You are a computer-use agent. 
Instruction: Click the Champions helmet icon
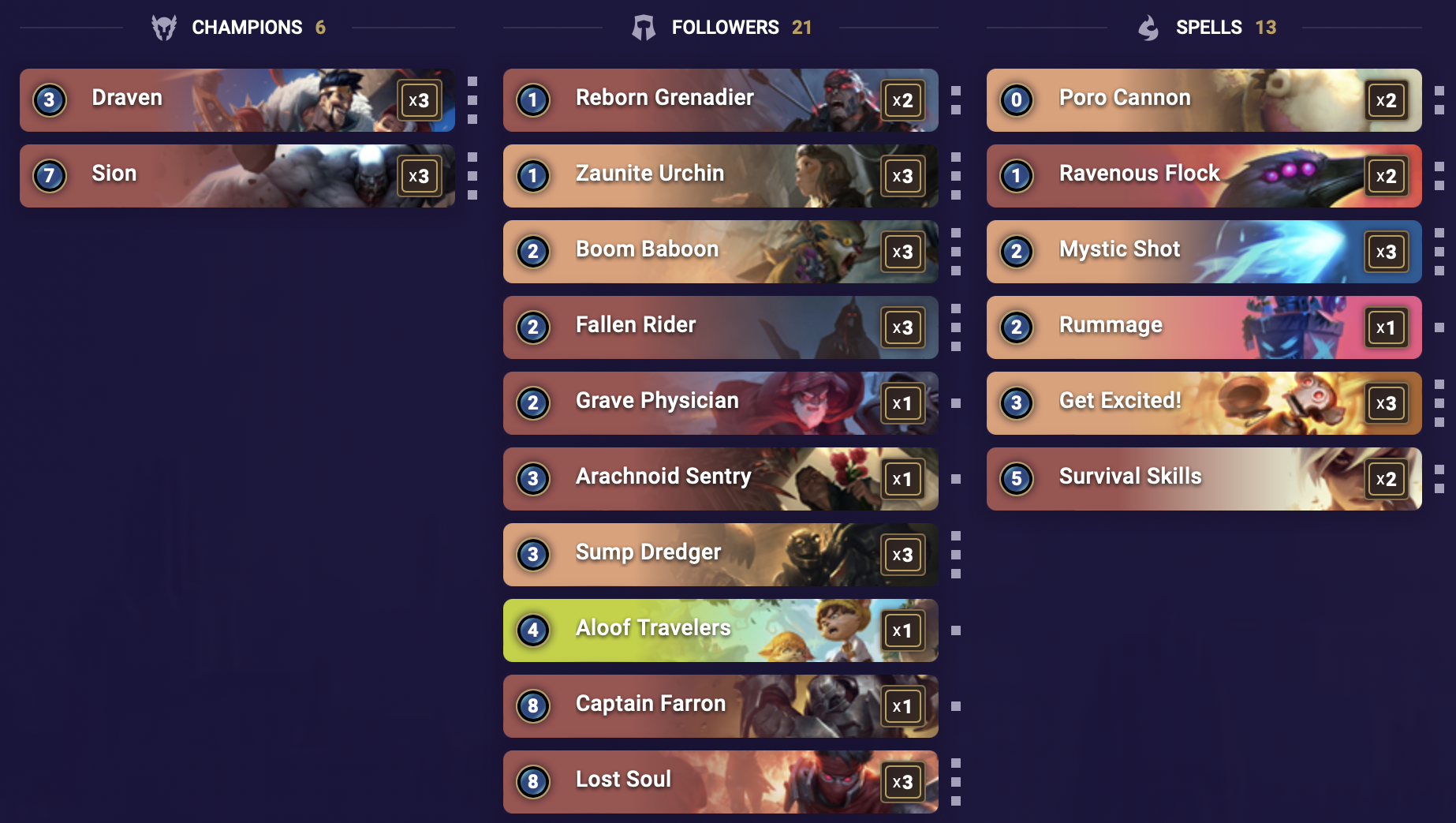[164, 26]
